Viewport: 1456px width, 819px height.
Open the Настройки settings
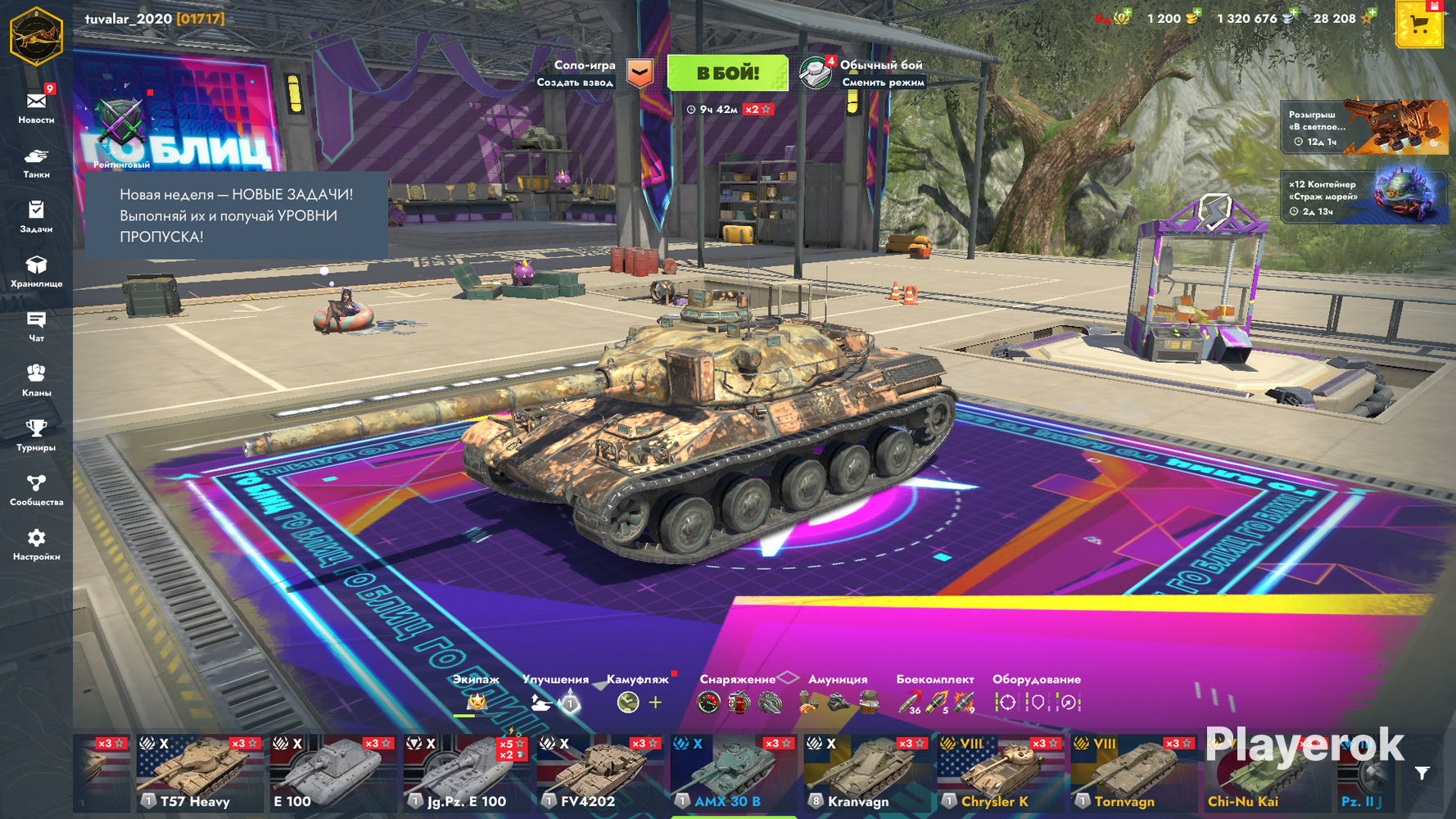click(36, 544)
